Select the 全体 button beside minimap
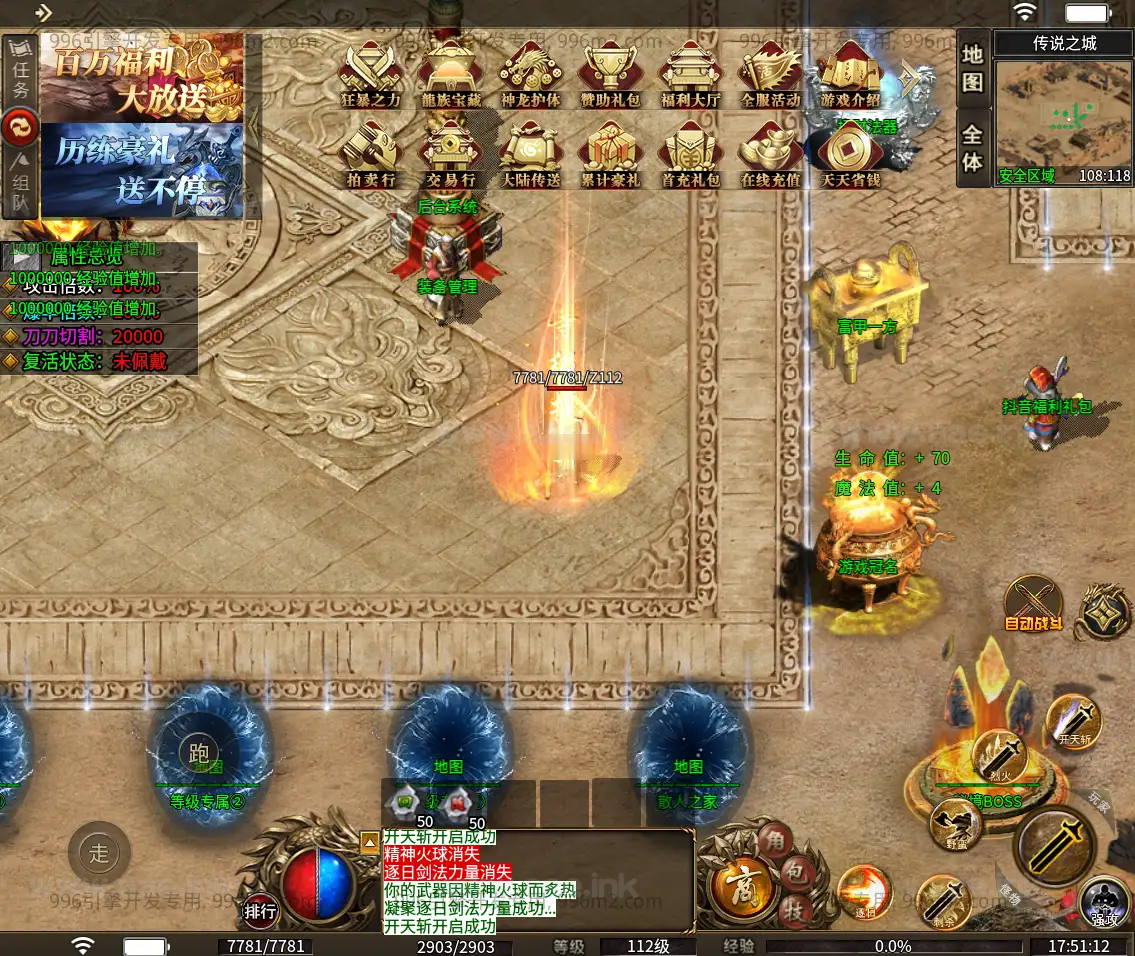Image resolution: width=1135 pixels, height=956 pixels. click(x=973, y=148)
